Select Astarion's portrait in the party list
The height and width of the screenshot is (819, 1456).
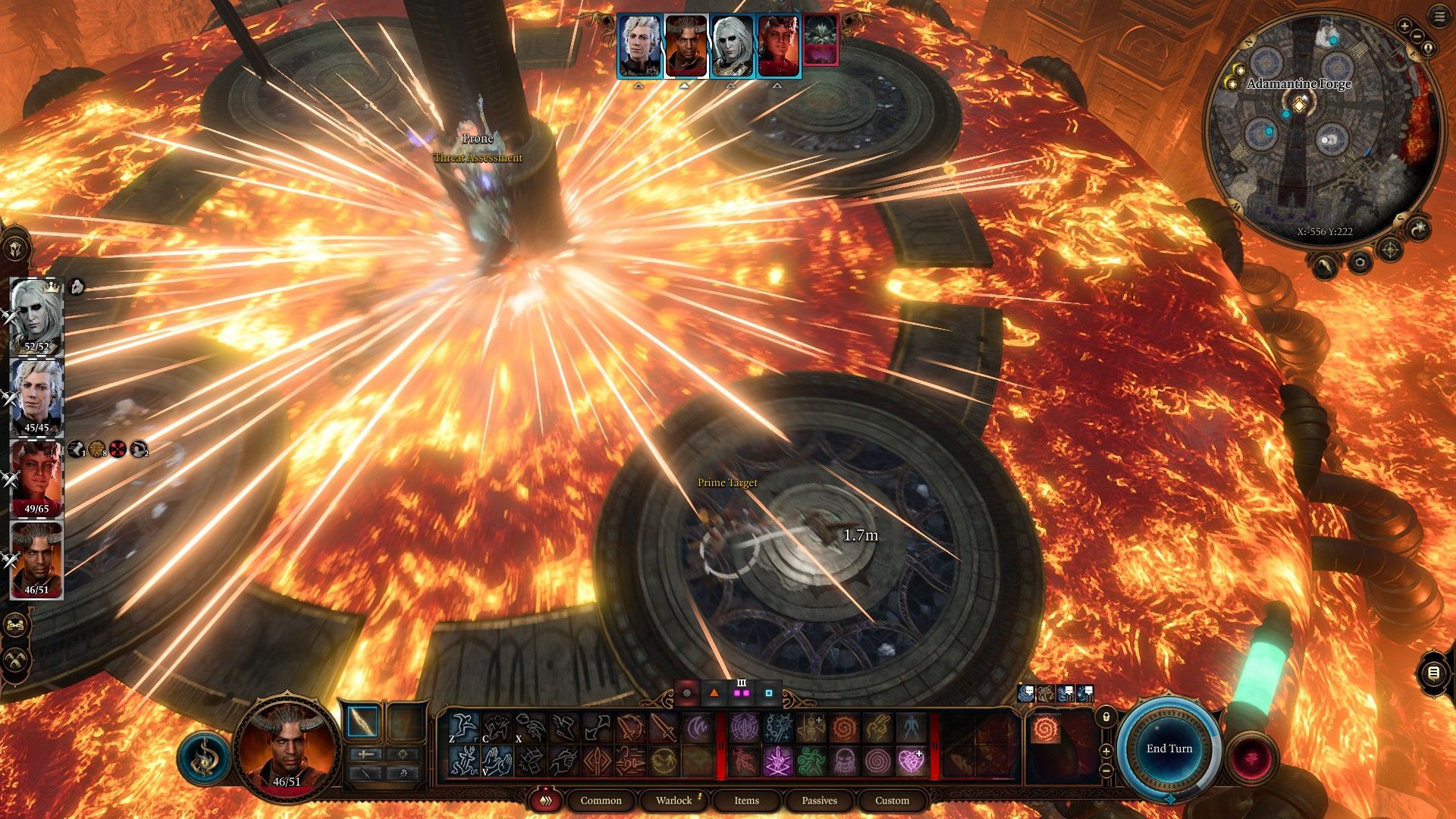[x=36, y=396]
